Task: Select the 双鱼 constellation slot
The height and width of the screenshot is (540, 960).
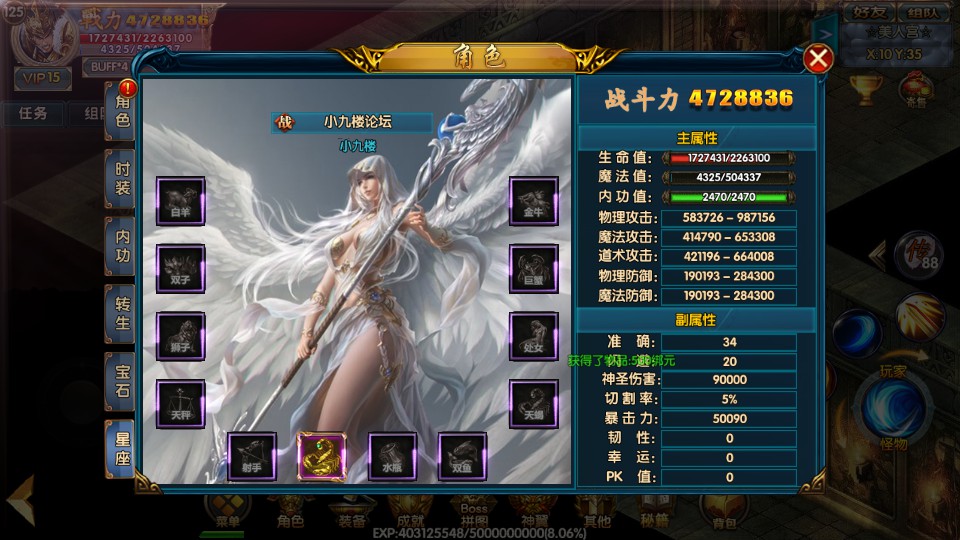Action: (x=462, y=457)
